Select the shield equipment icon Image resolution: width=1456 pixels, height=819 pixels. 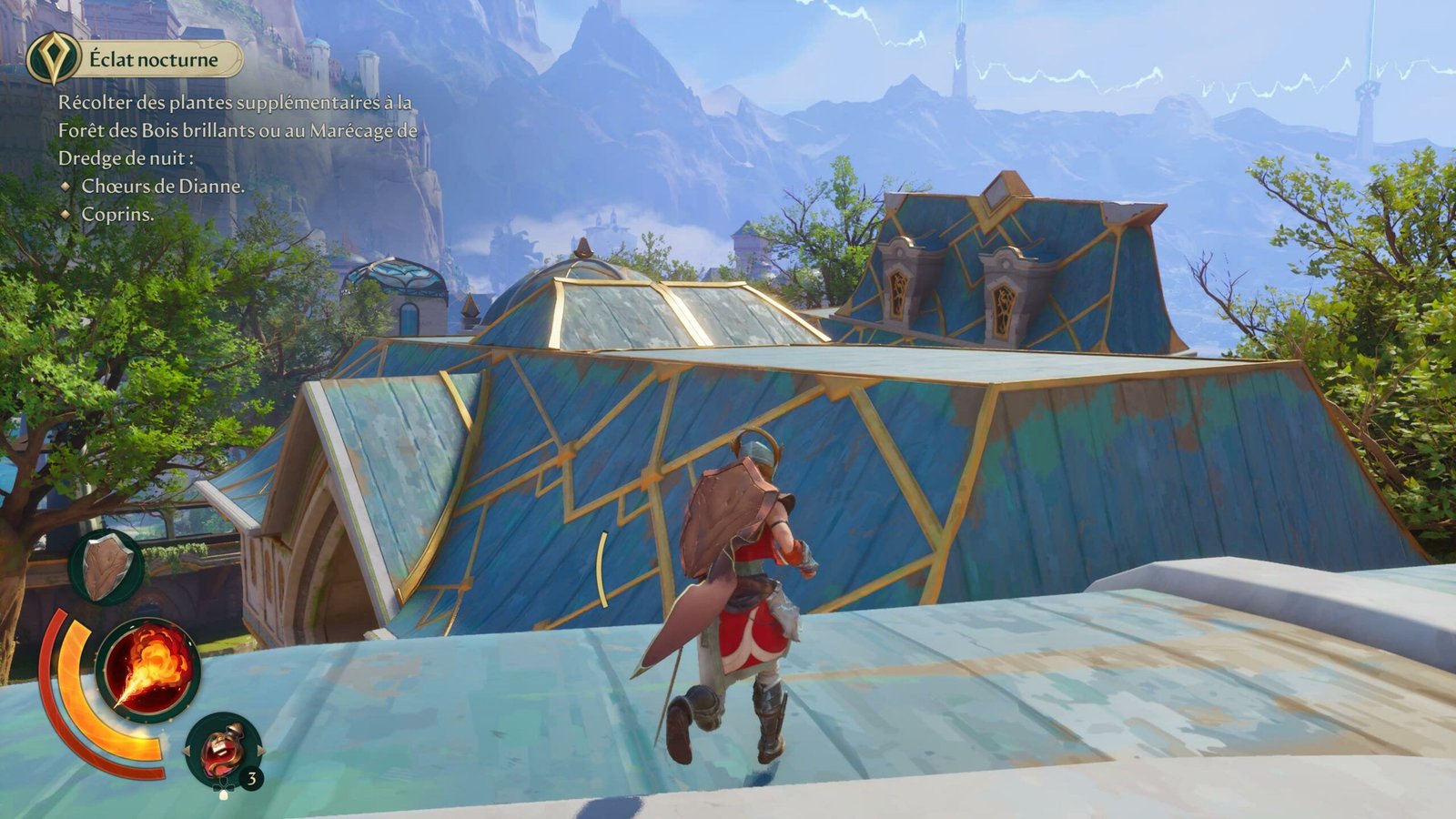click(x=106, y=566)
